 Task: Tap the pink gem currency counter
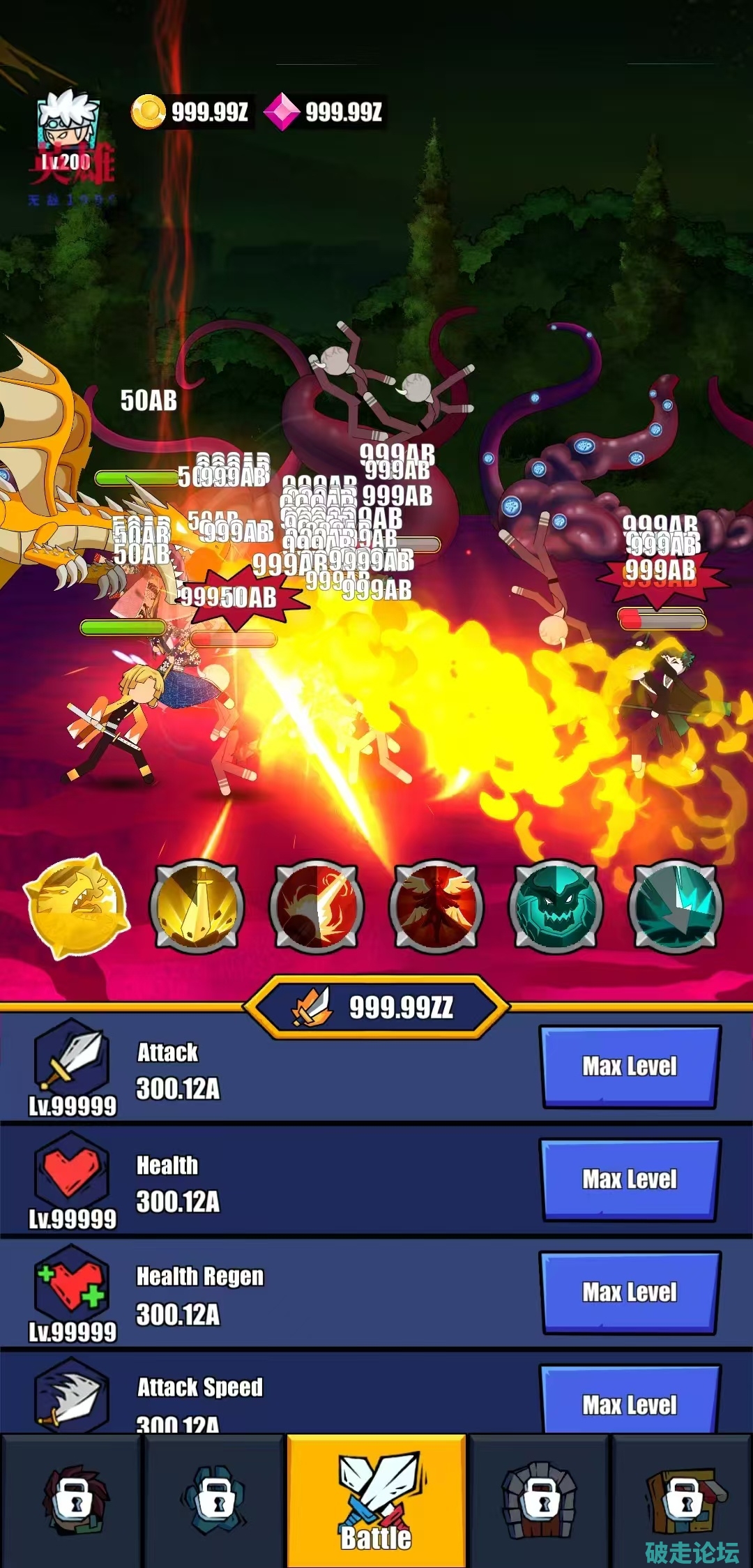325,112
